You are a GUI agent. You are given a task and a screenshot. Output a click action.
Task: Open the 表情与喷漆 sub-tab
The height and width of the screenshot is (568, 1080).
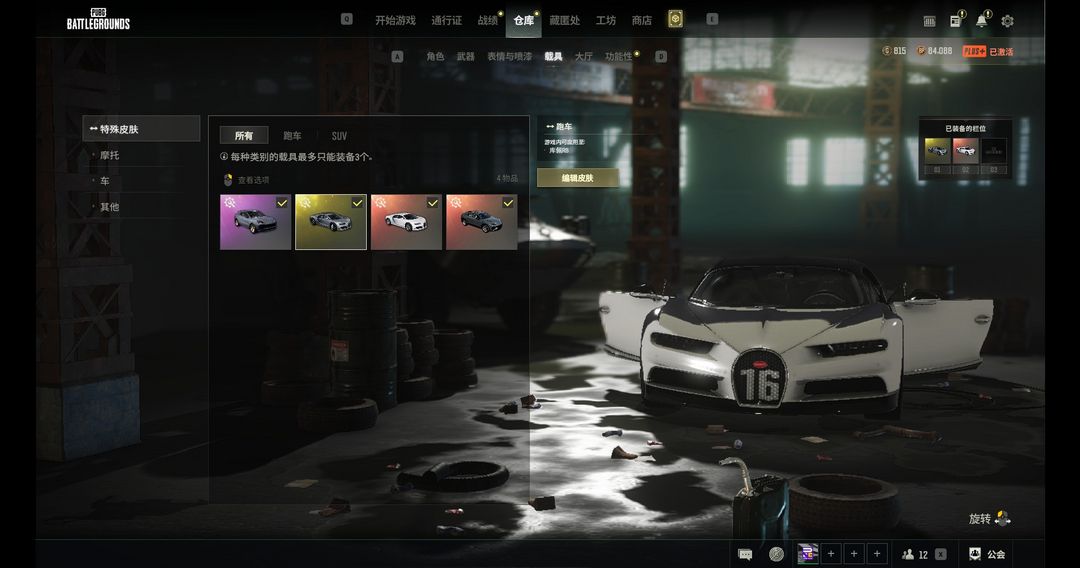(509, 57)
